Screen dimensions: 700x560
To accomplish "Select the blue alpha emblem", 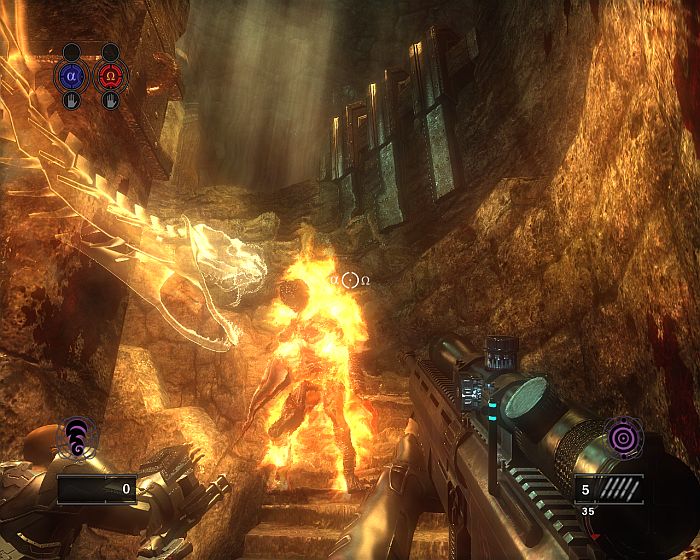I will point(70,75).
